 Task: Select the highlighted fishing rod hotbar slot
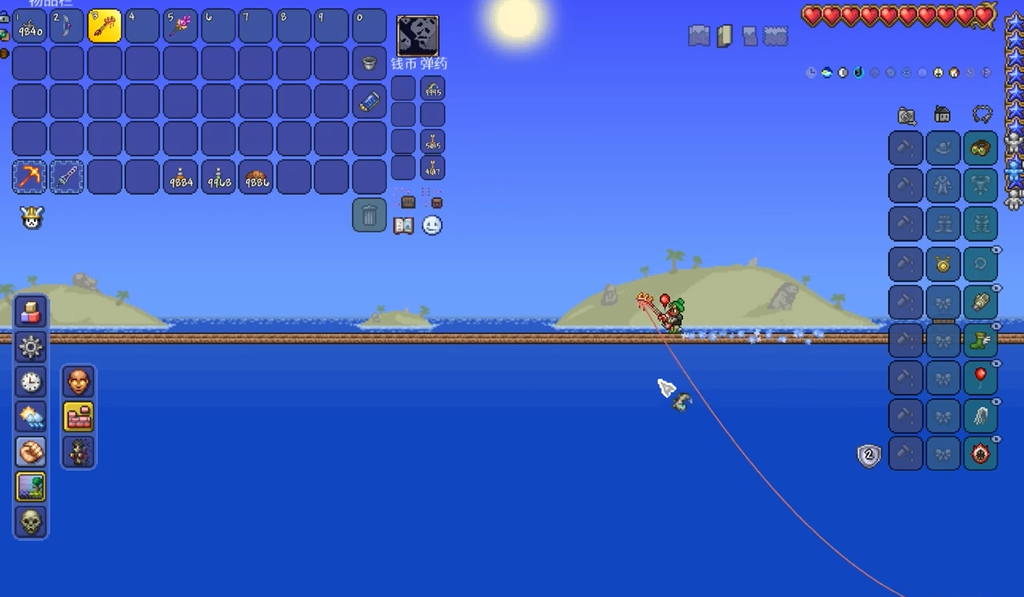[x=105, y=26]
